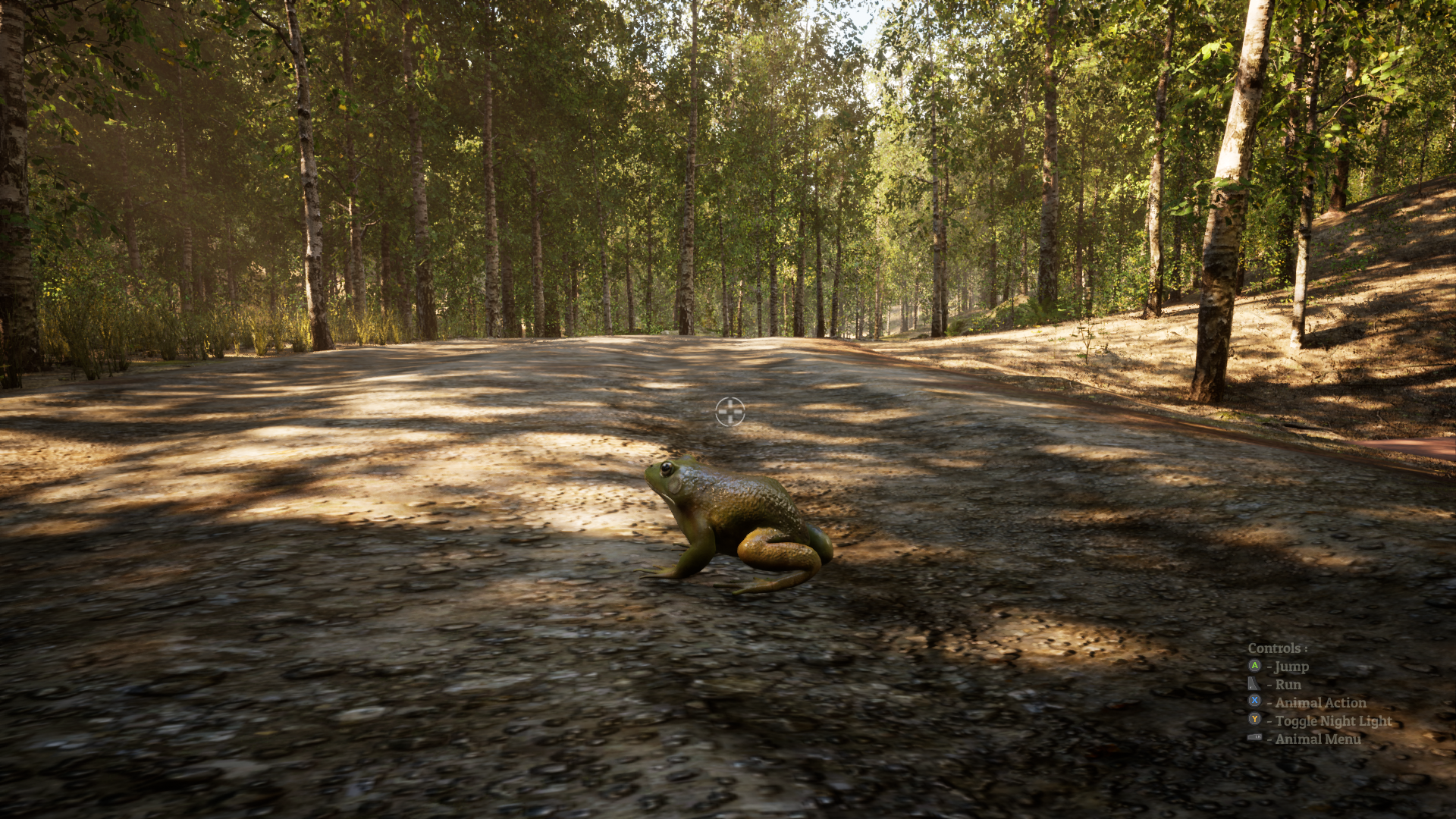
Task: Select the gamepad prompt next to Animal Action
Action: [x=1255, y=701]
